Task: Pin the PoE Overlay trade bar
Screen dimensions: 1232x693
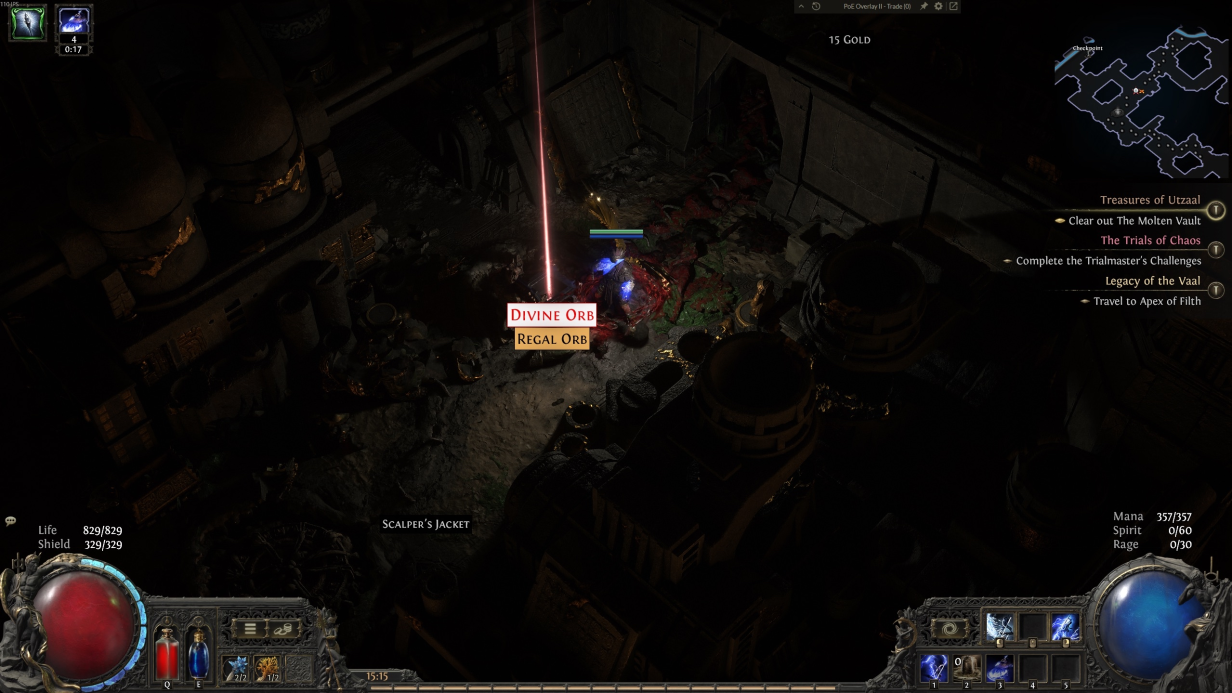Action: coord(924,7)
